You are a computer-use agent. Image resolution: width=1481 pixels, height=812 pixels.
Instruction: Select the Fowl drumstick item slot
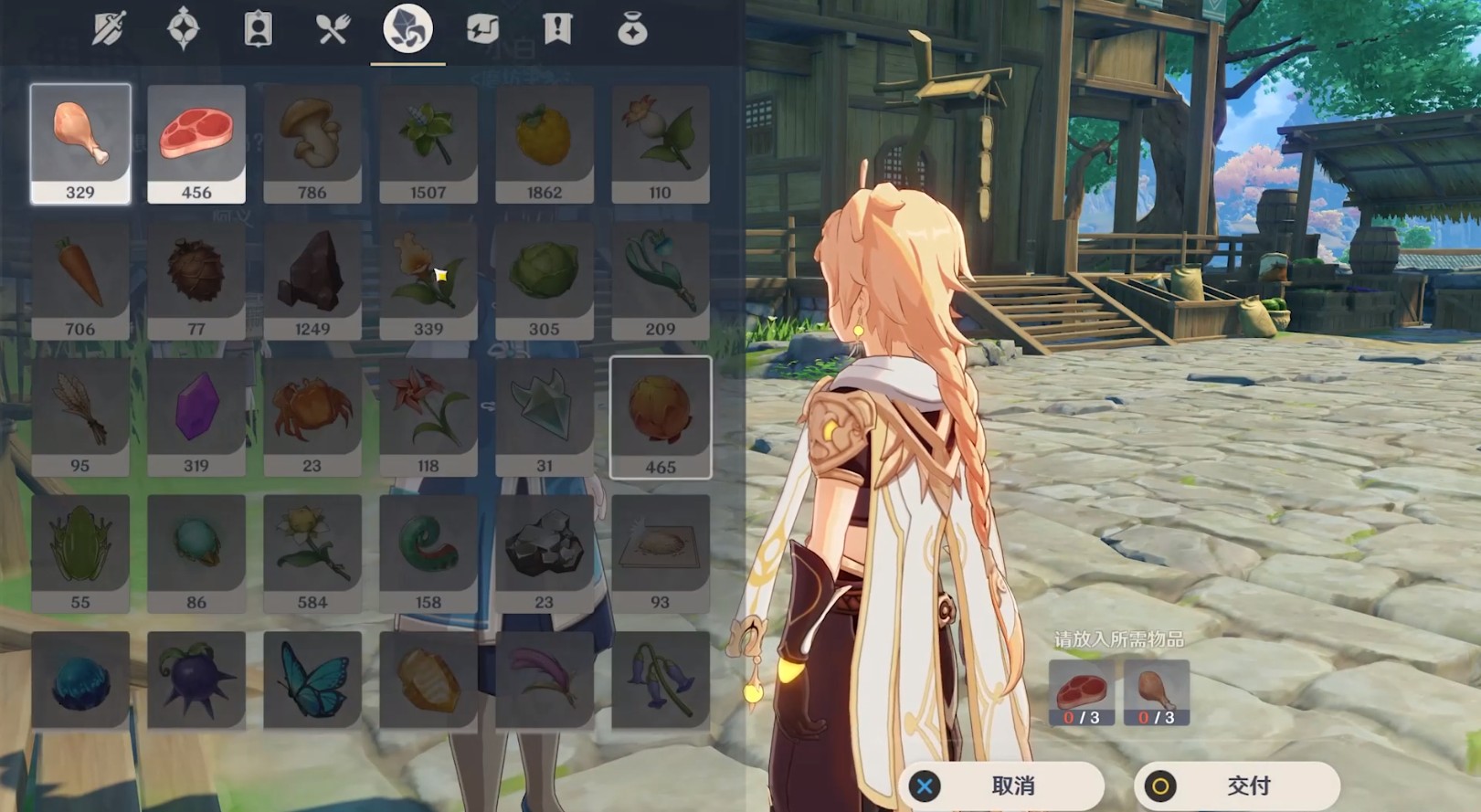[x=80, y=143]
